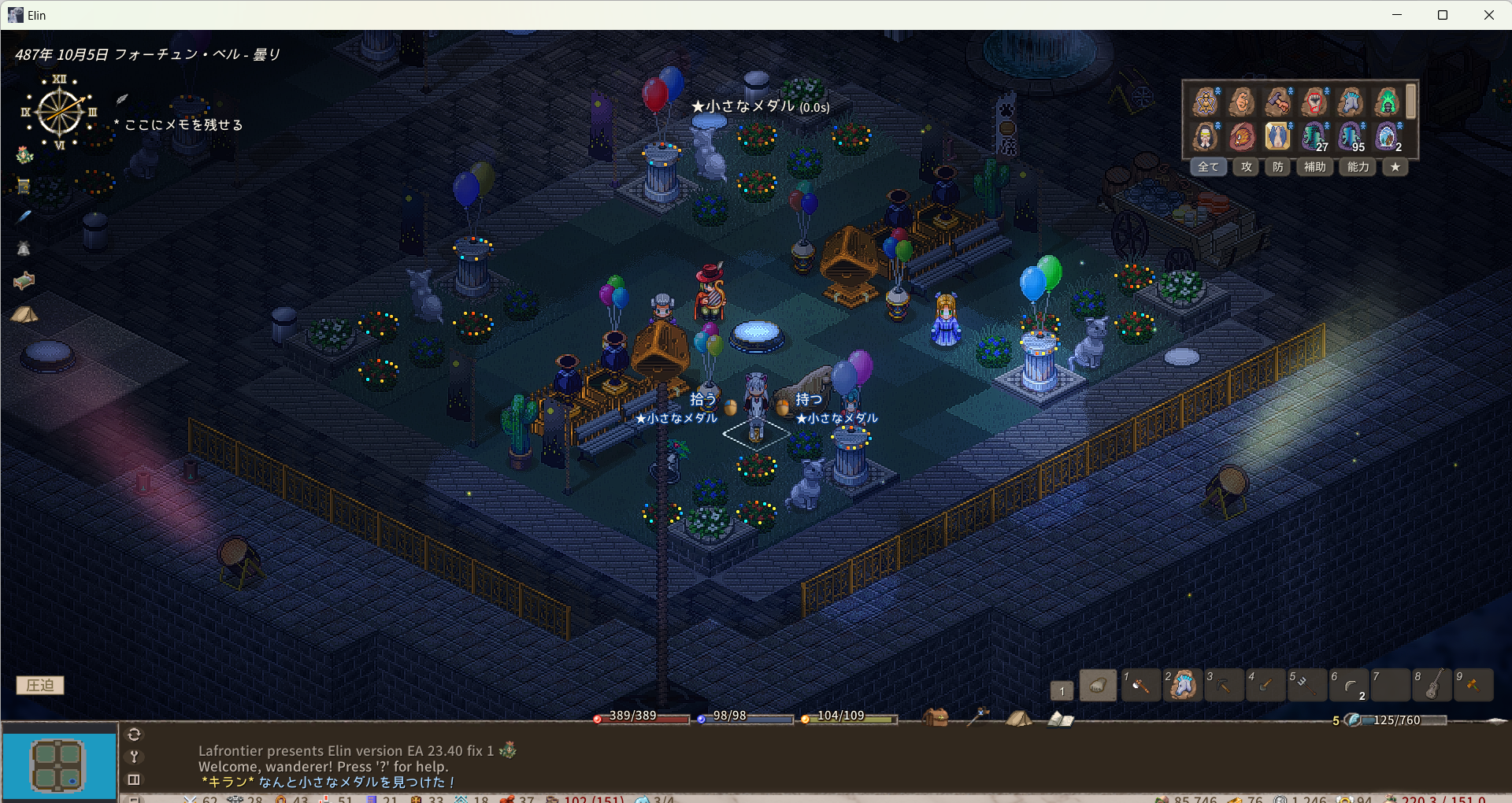Select the bare hand glove slot

click(x=1098, y=686)
